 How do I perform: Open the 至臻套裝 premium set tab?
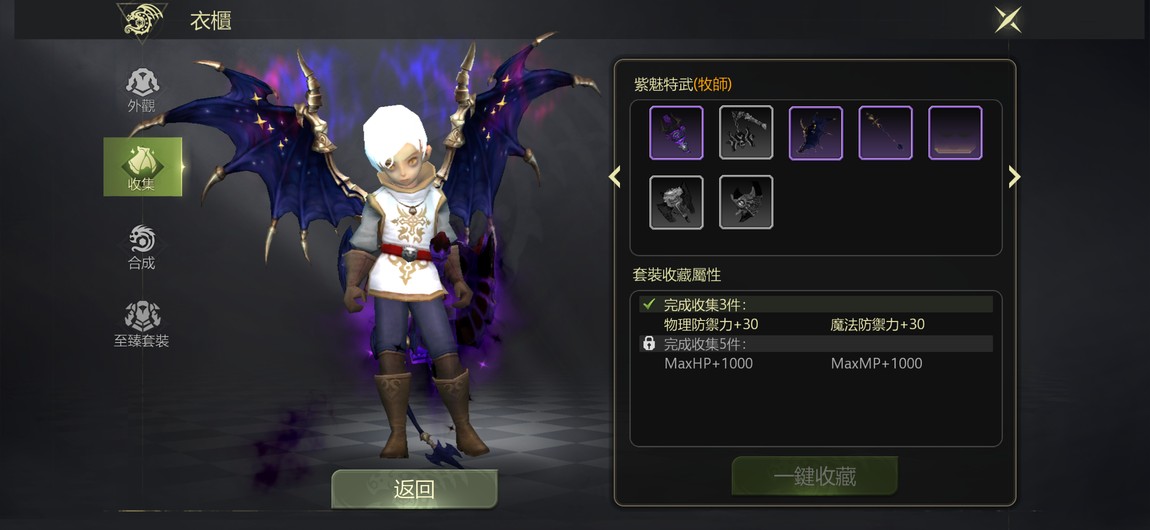[x=142, y=324]
